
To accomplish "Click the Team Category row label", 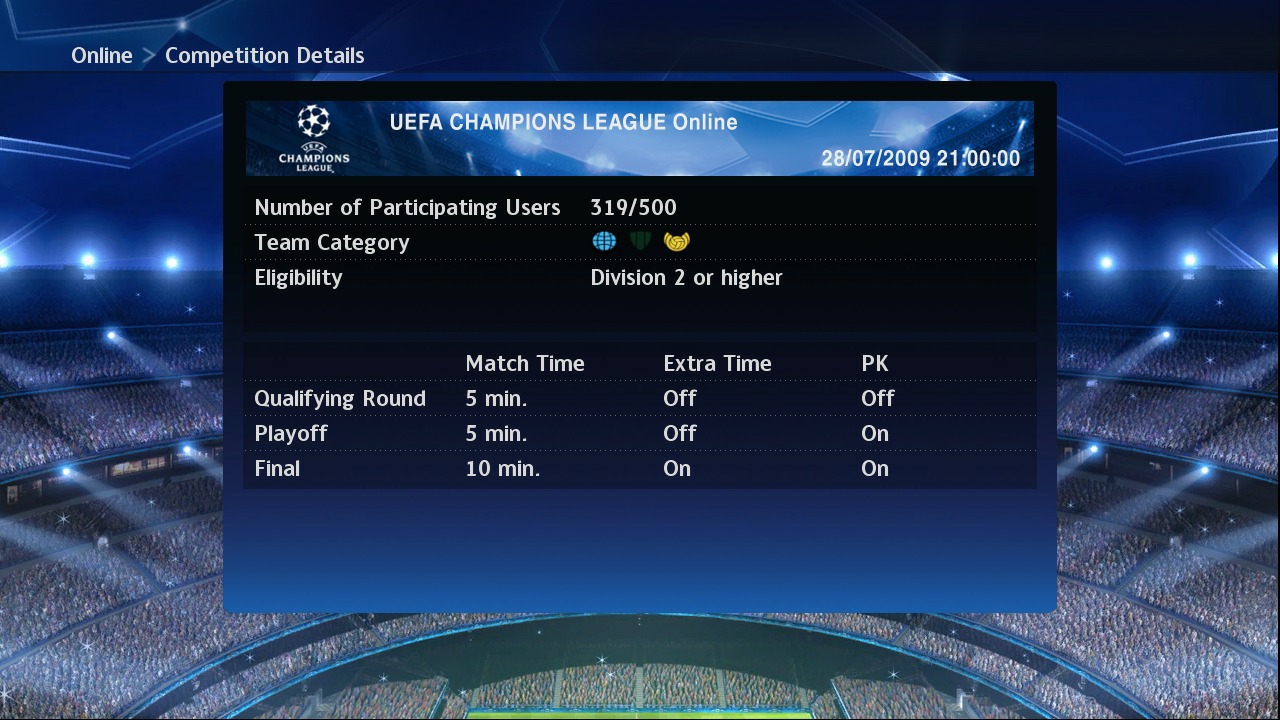I will click(x=331, y=242).
